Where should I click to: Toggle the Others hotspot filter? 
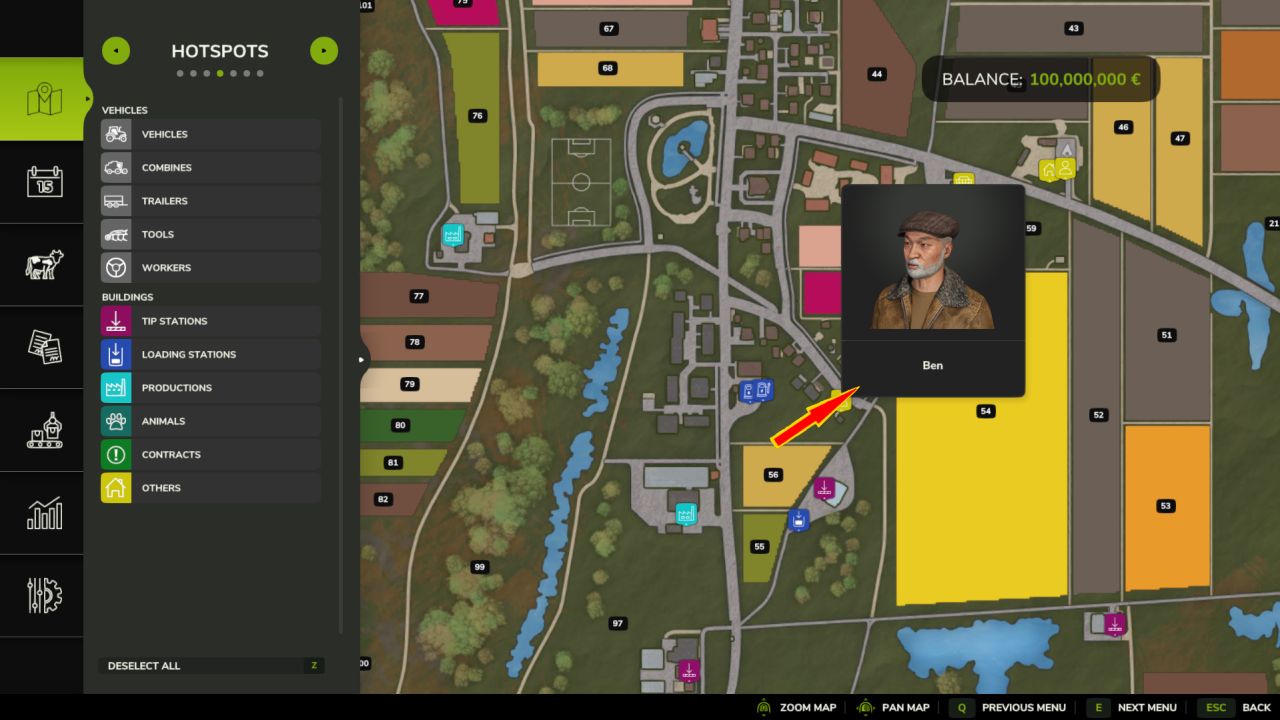tap(211, 488)
